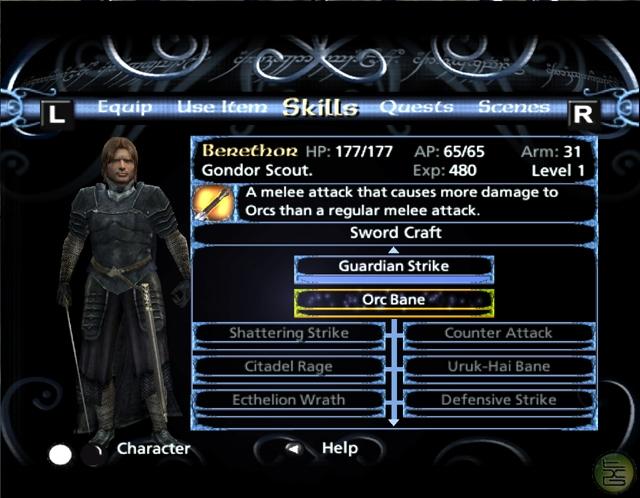Choose the Ecthelion Wrath skill

coord(288,400)
